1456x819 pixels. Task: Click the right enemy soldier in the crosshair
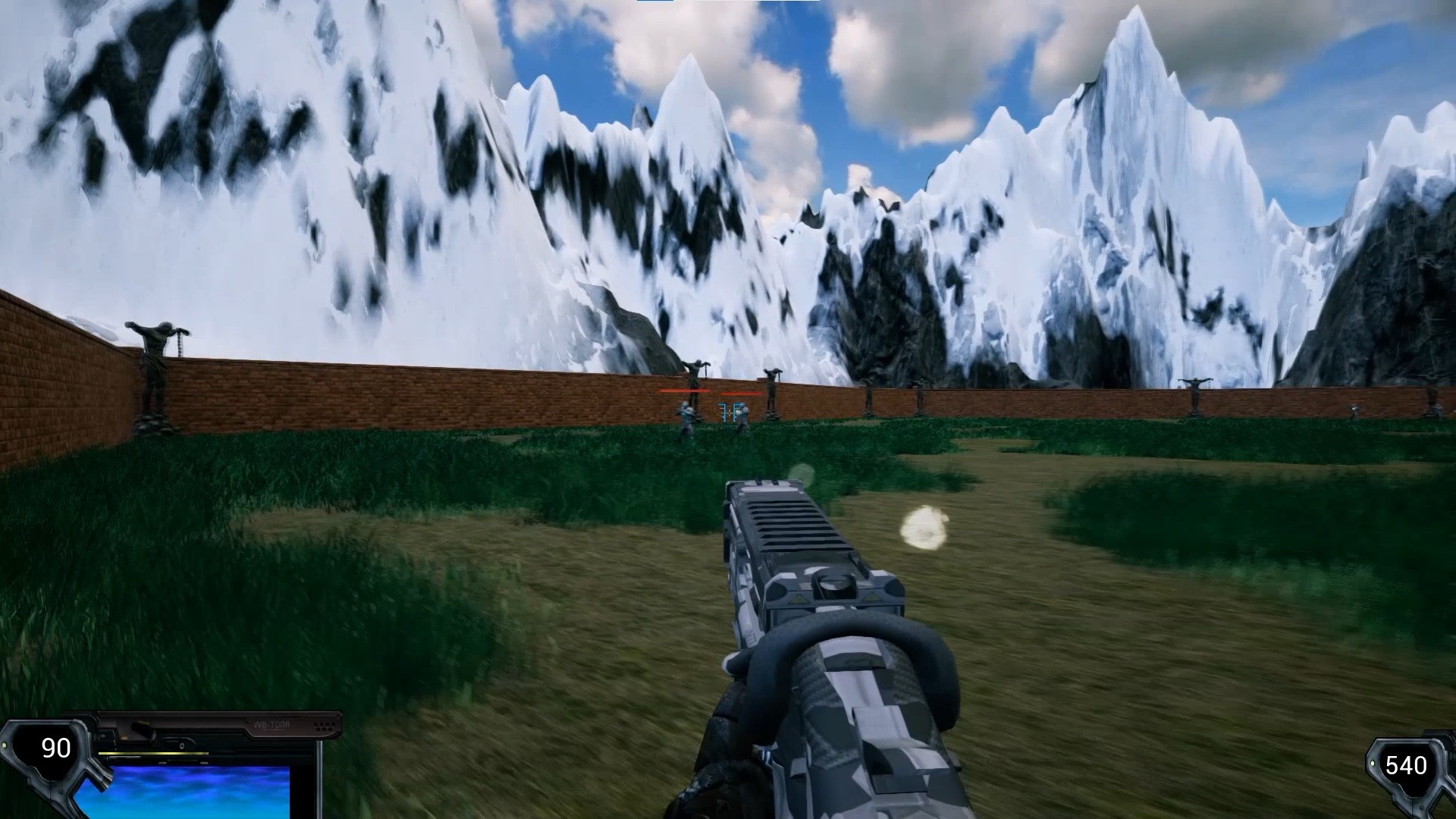[743, 413]
